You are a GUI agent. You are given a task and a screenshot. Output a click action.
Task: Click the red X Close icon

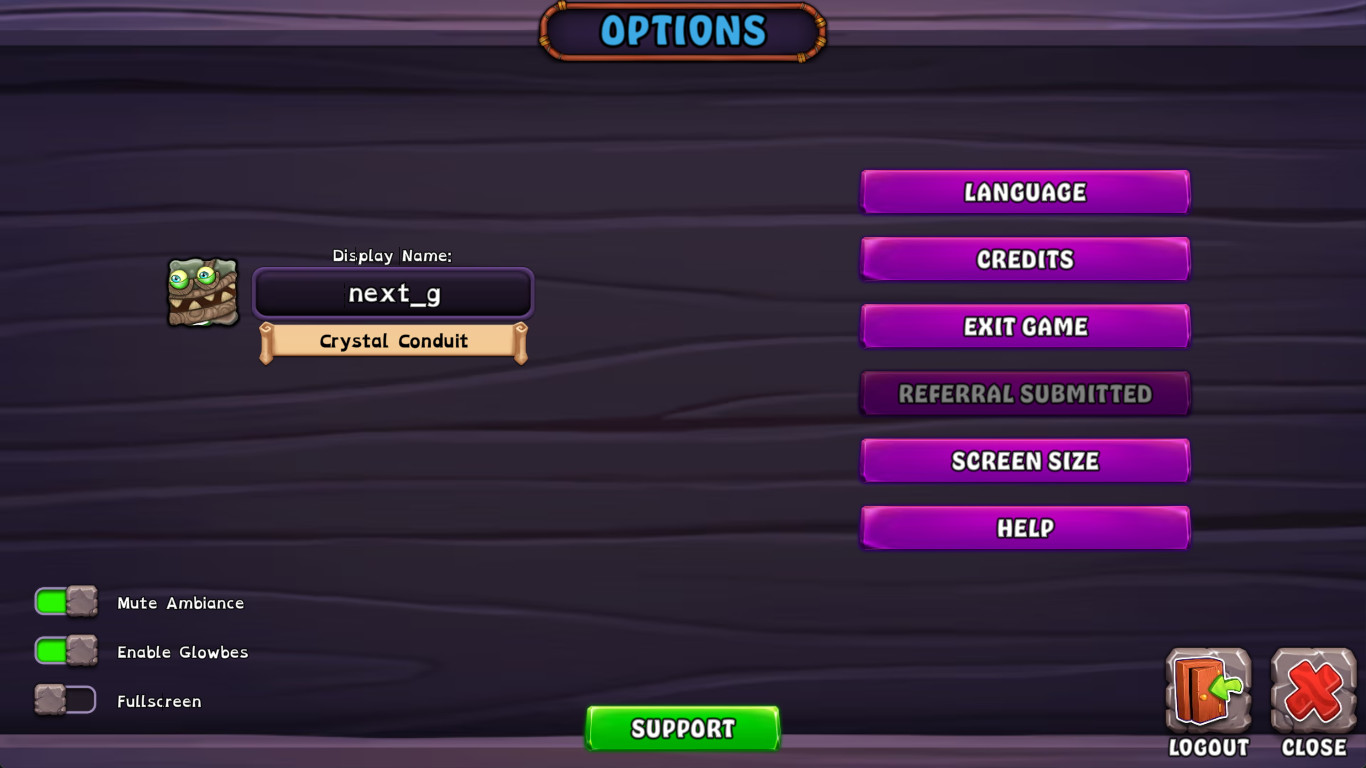pyautogui.click(x=1312, y=690)
